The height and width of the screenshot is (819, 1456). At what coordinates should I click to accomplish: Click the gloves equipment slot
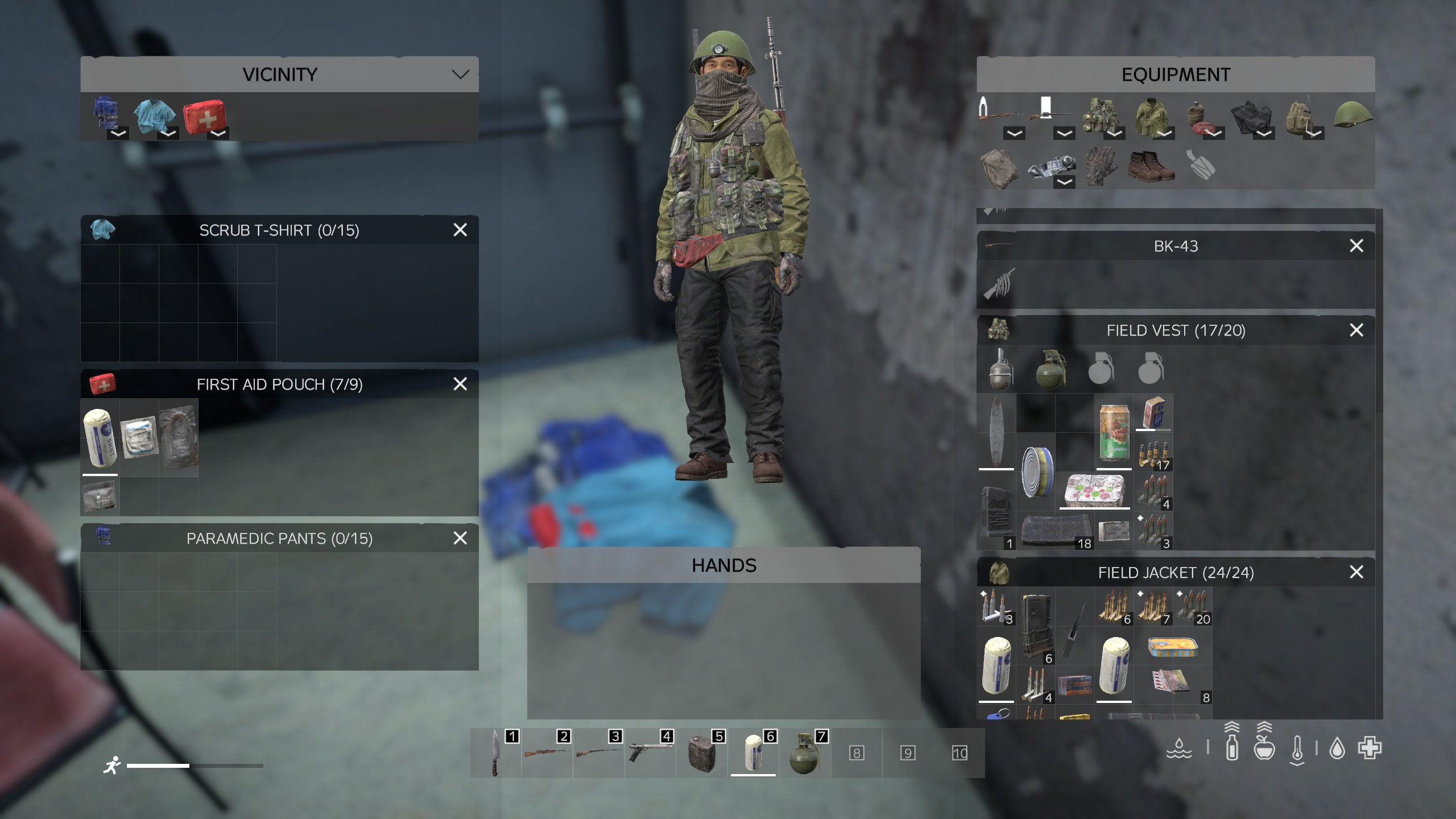[1101, 167]
